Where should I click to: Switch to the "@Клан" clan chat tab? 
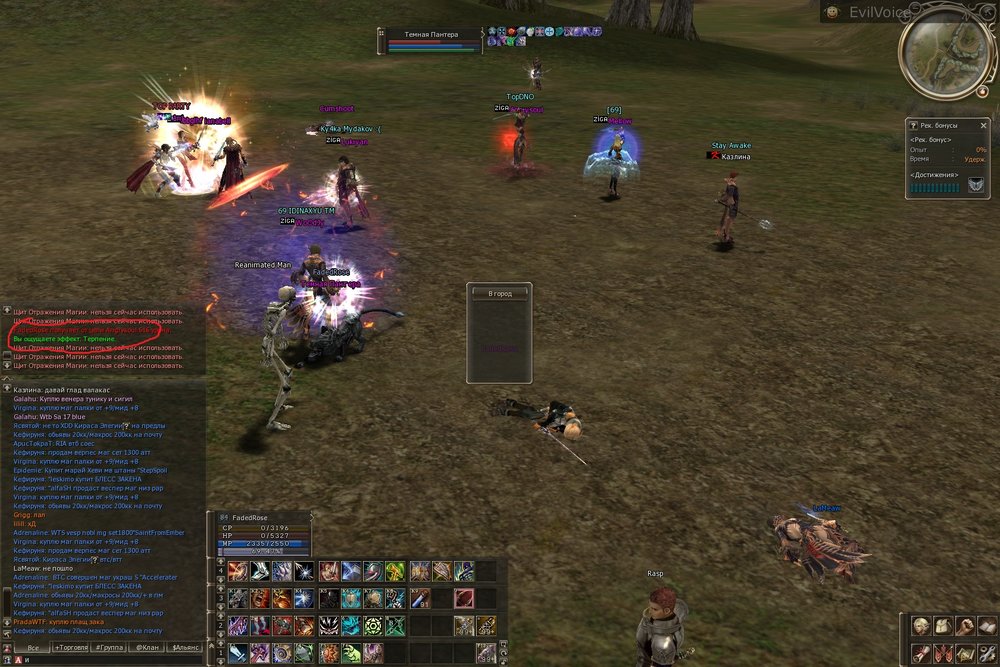click(146, 648)
